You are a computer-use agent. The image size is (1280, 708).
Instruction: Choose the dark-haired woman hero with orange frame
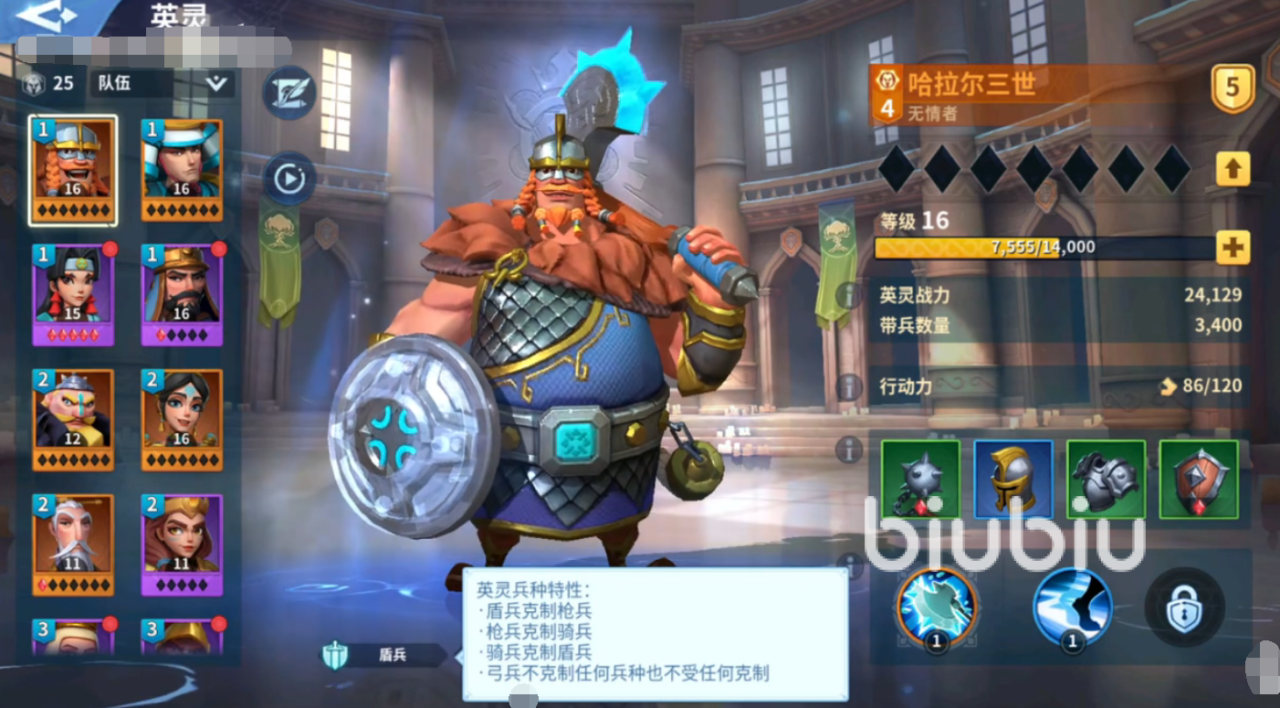pyautogui.click(x=181, y=419)
